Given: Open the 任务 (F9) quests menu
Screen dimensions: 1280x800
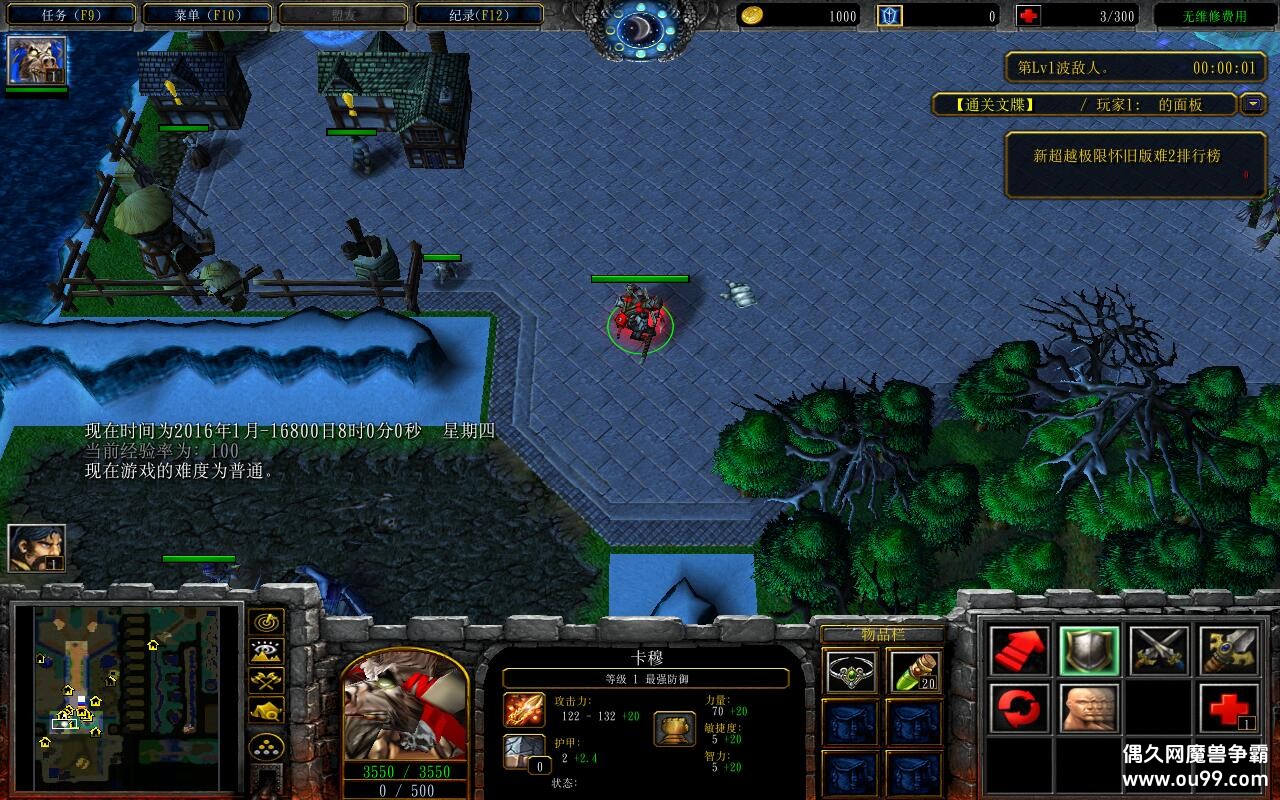Looking at the screenshot, I should [69, 15].
